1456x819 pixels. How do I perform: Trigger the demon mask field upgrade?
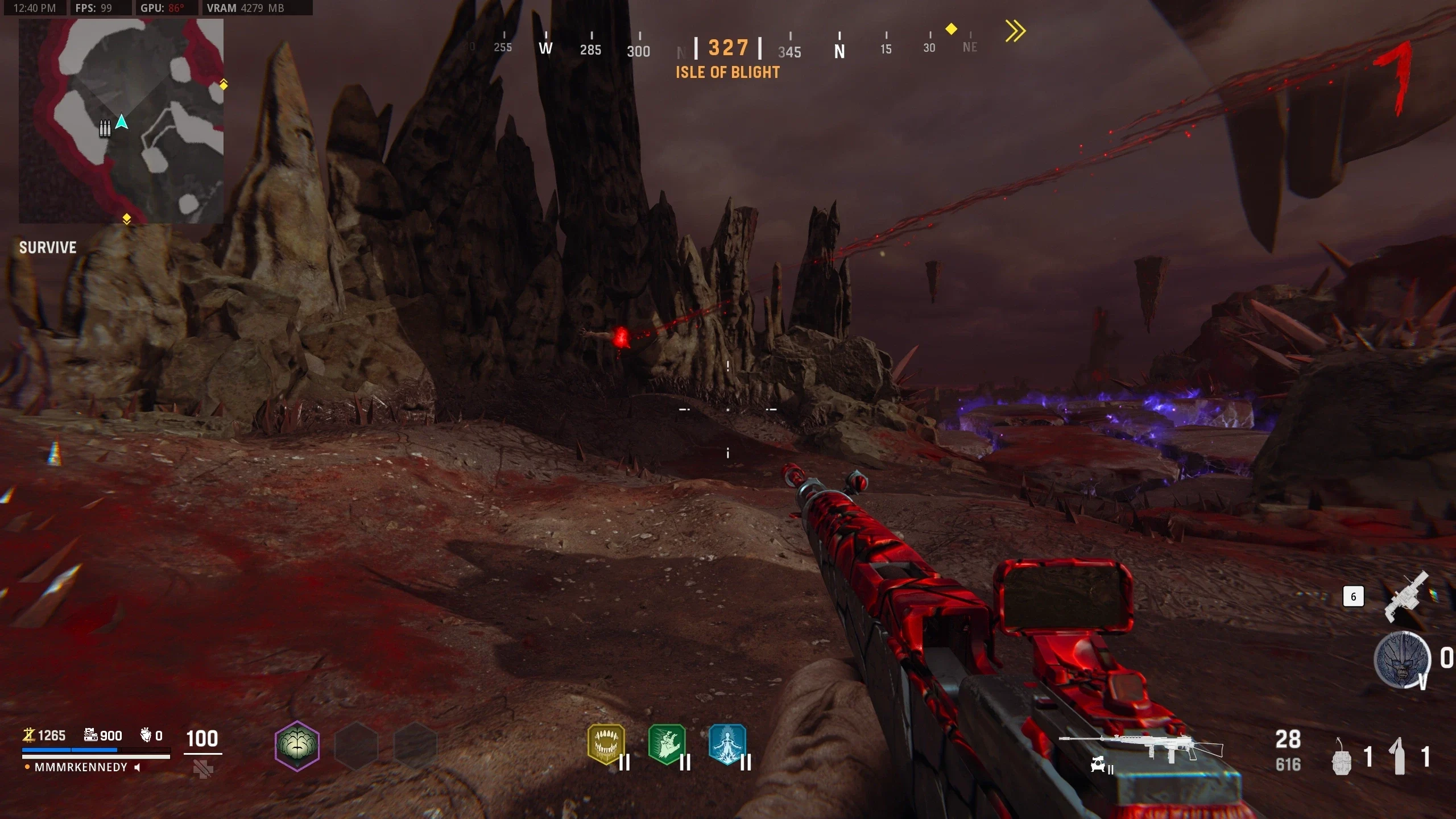[x=1401, y=660]
